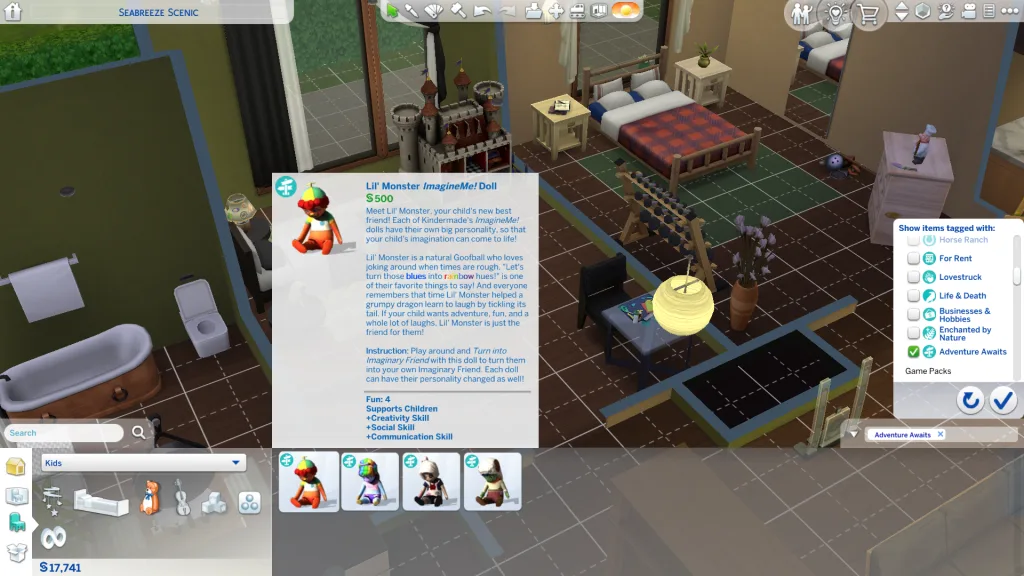The width and height of the screenshot is (1024, 576).
Task: Click the Search text field
Action: coord(66,433)
